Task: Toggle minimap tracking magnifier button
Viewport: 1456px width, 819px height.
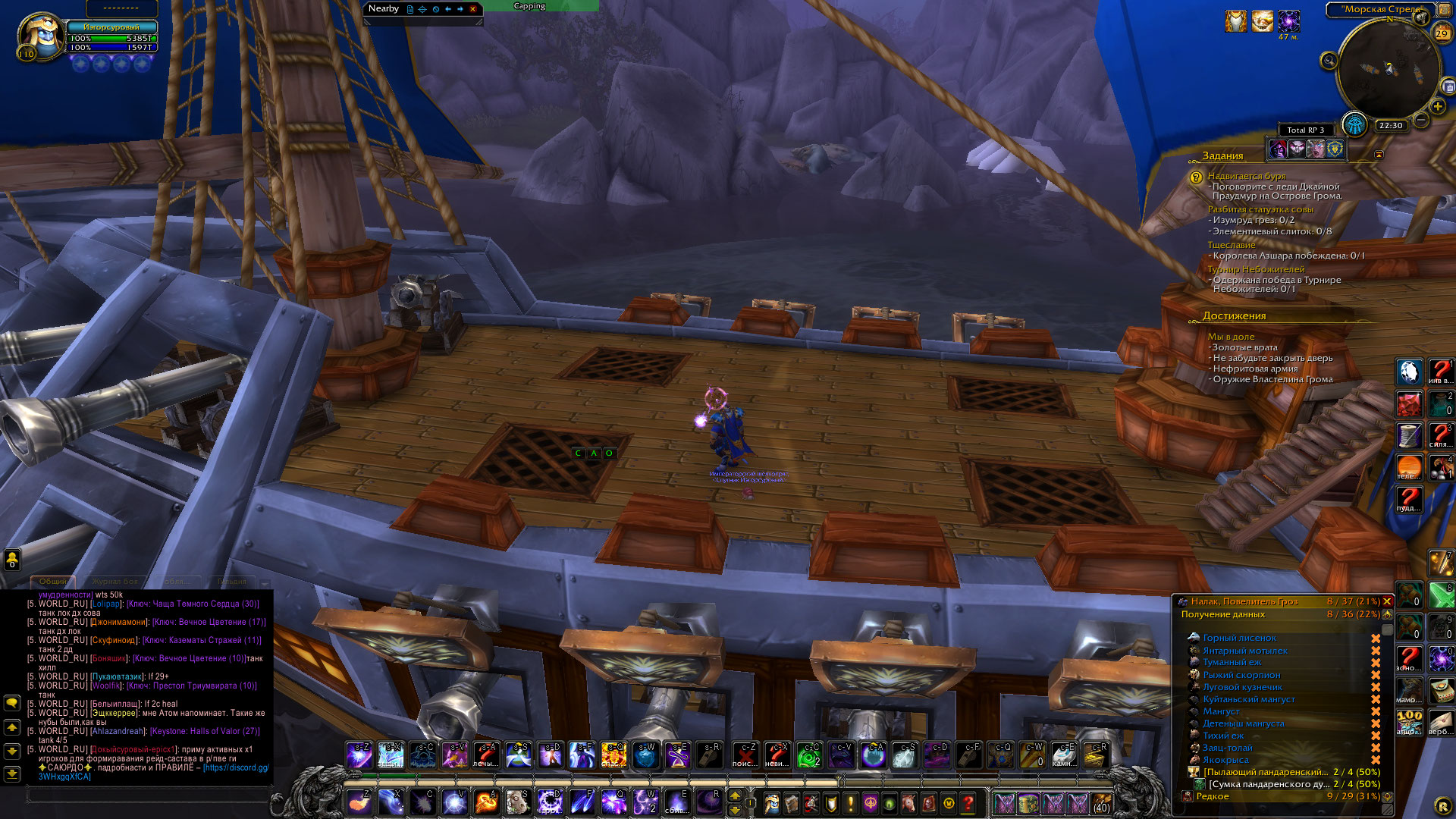Action: click(x=1329, y=61)
